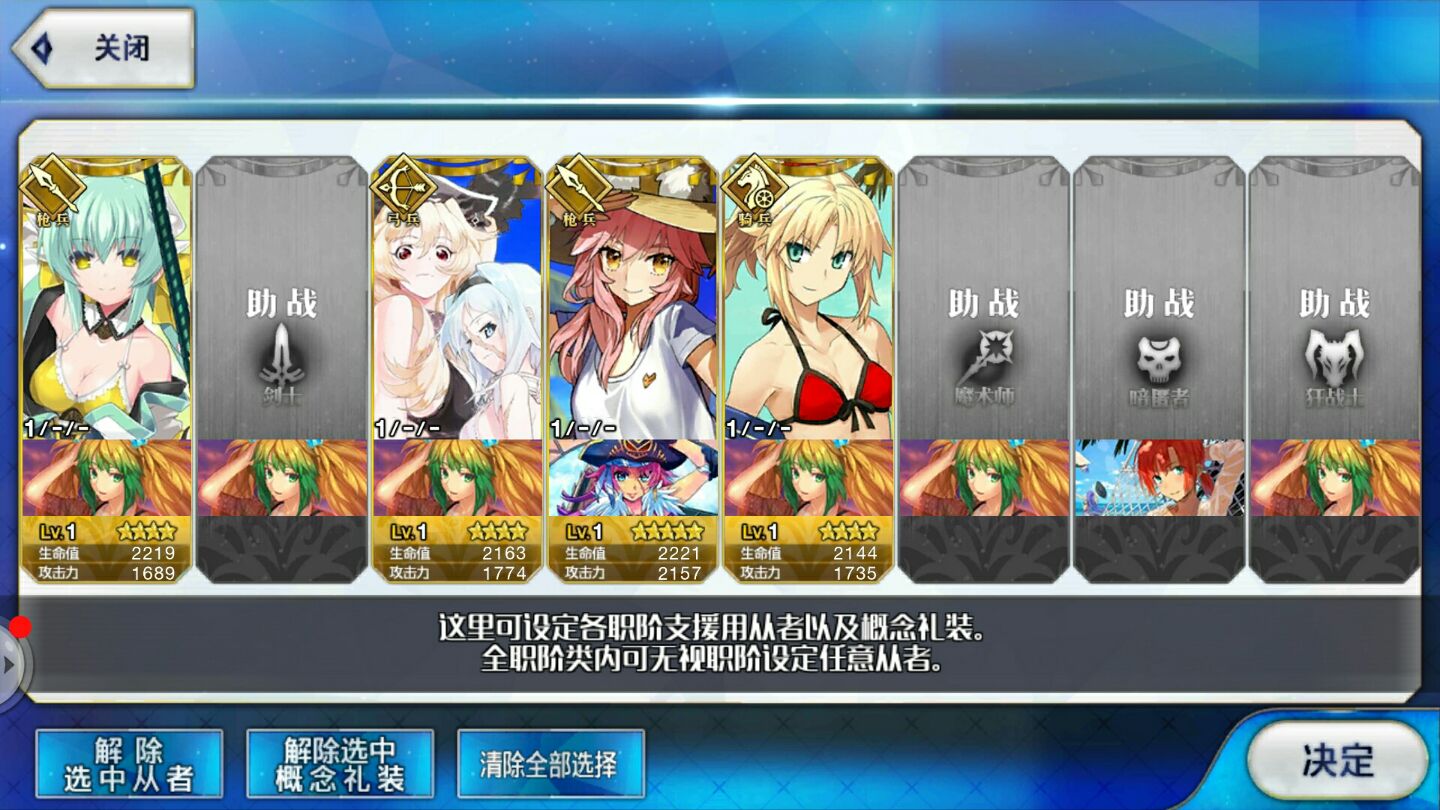Expand the side arrow tab with red dot
Image resolution: width=1440 pixels, height=810 pixels.
coord(12,660)
